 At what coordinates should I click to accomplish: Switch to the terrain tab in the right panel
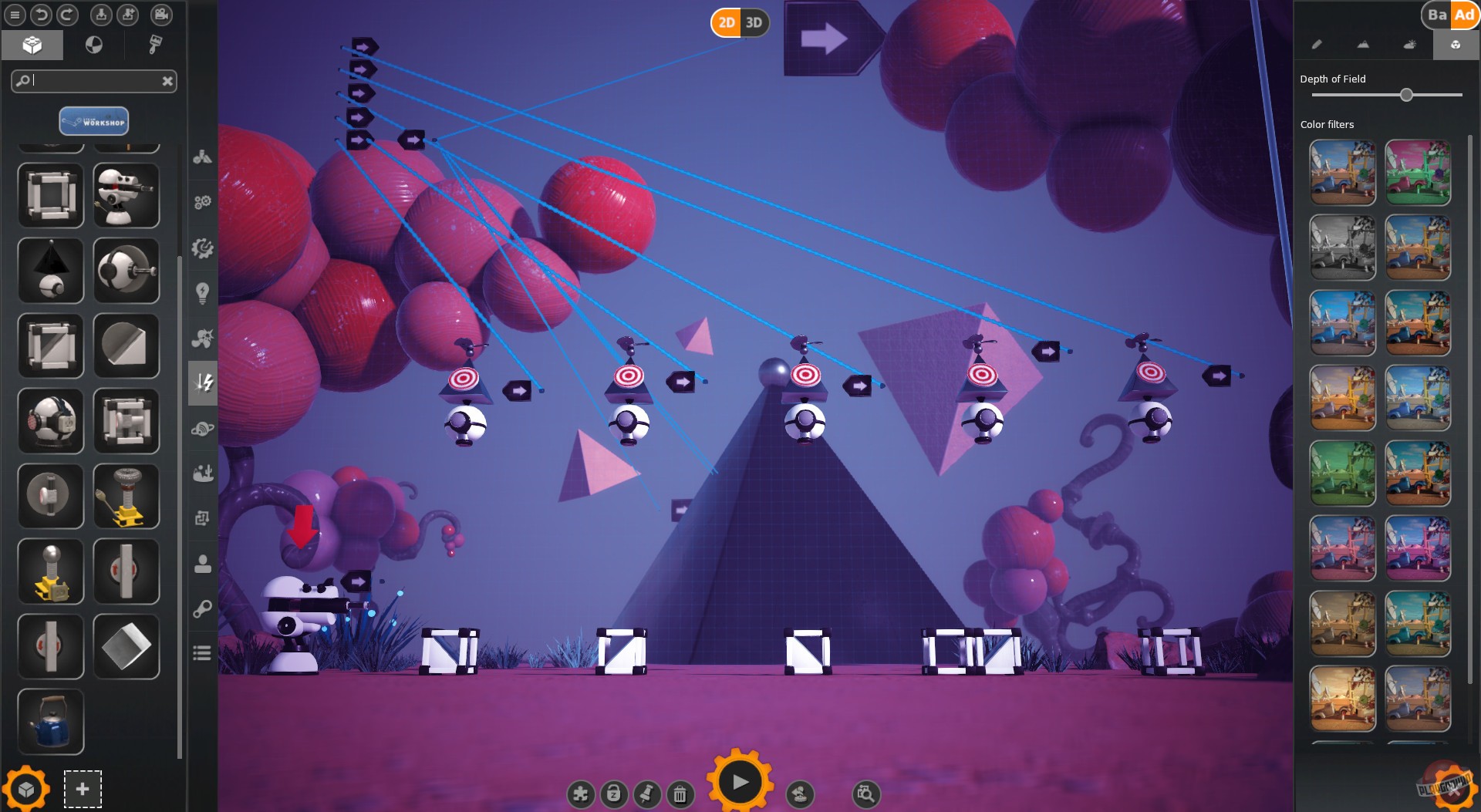(1363, 45)
